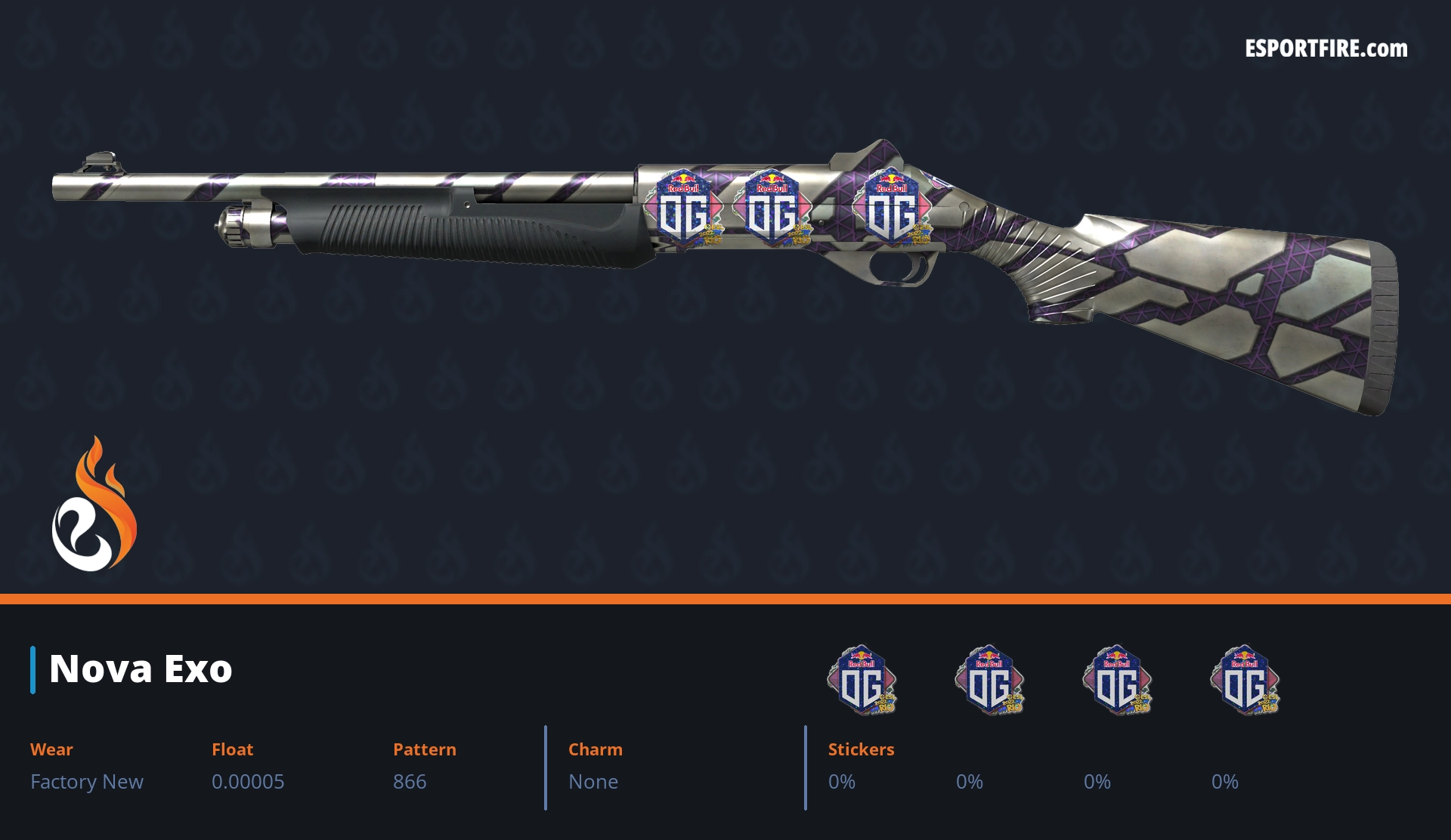This screenshot has height=840, width=1451.
Task: Click the orange flame logo
Action: coord(94,506)
